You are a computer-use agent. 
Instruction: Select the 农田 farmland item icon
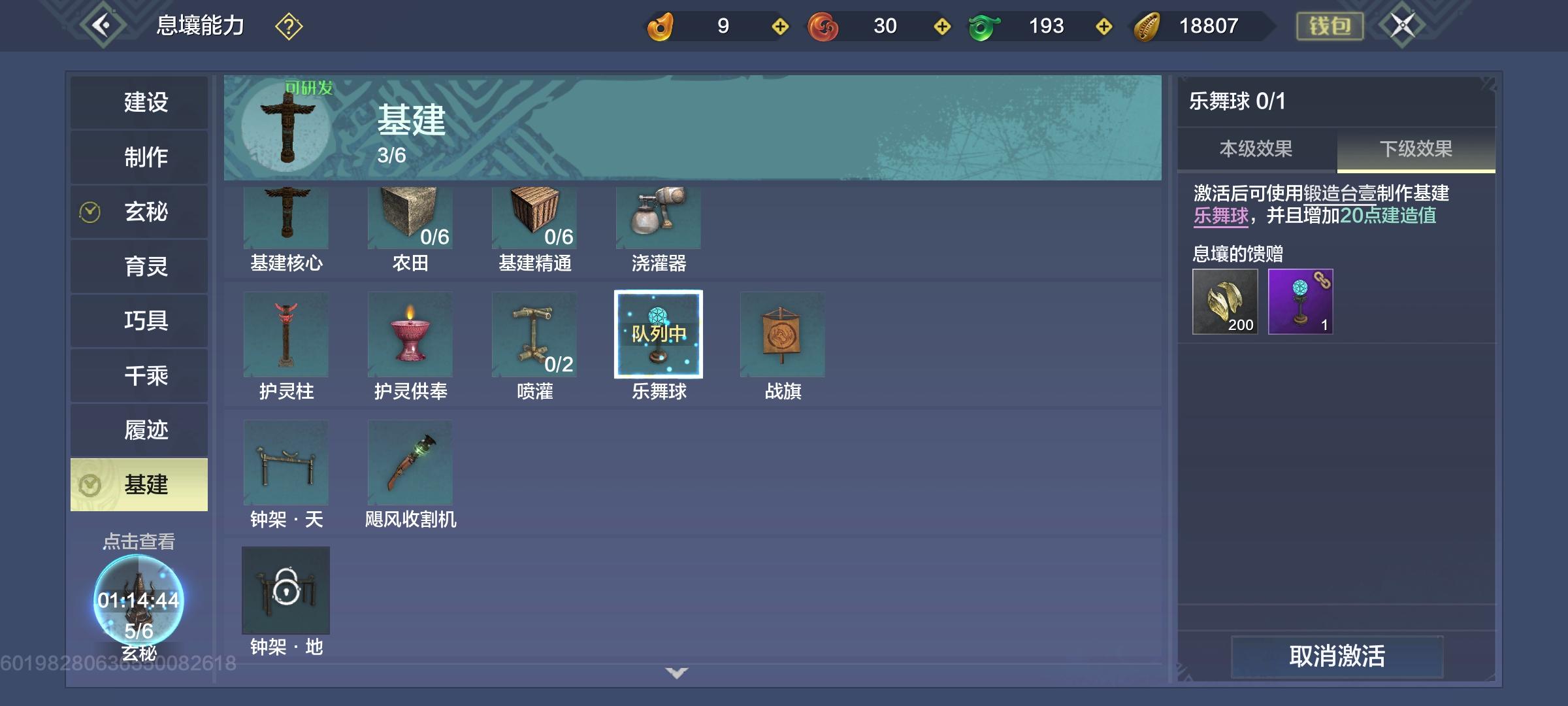pos(410,218)
